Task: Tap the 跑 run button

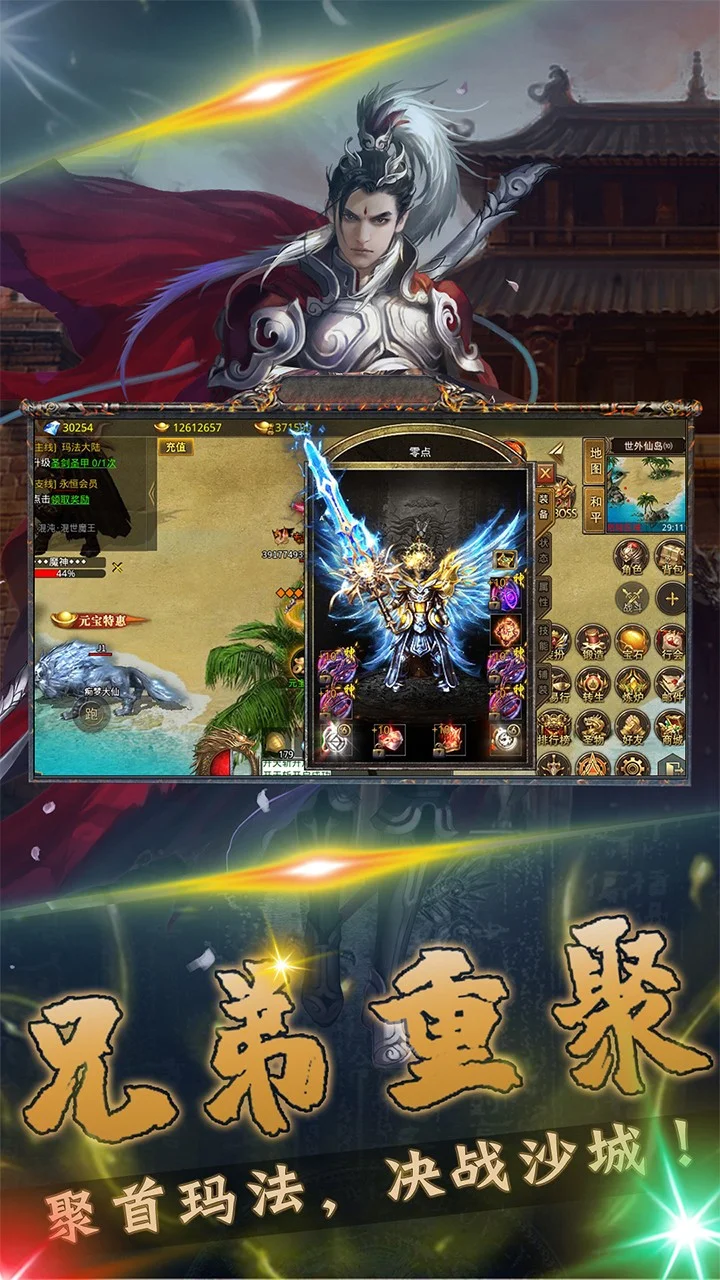Action: click(93, 714)
